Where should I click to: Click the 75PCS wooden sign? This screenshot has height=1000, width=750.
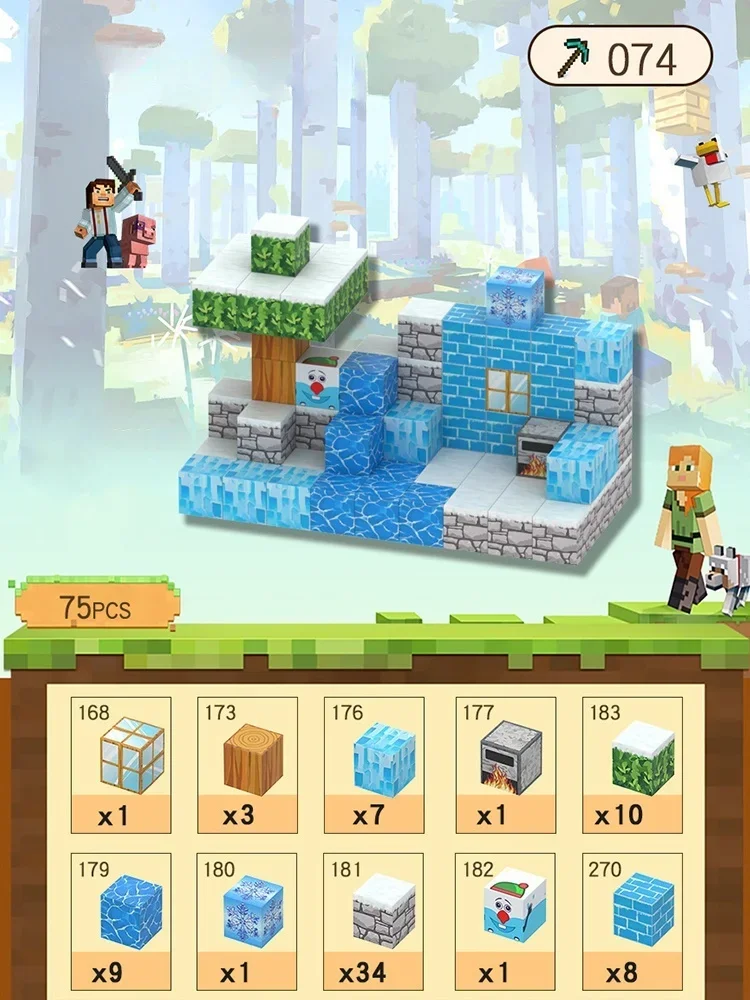(94, 606)
